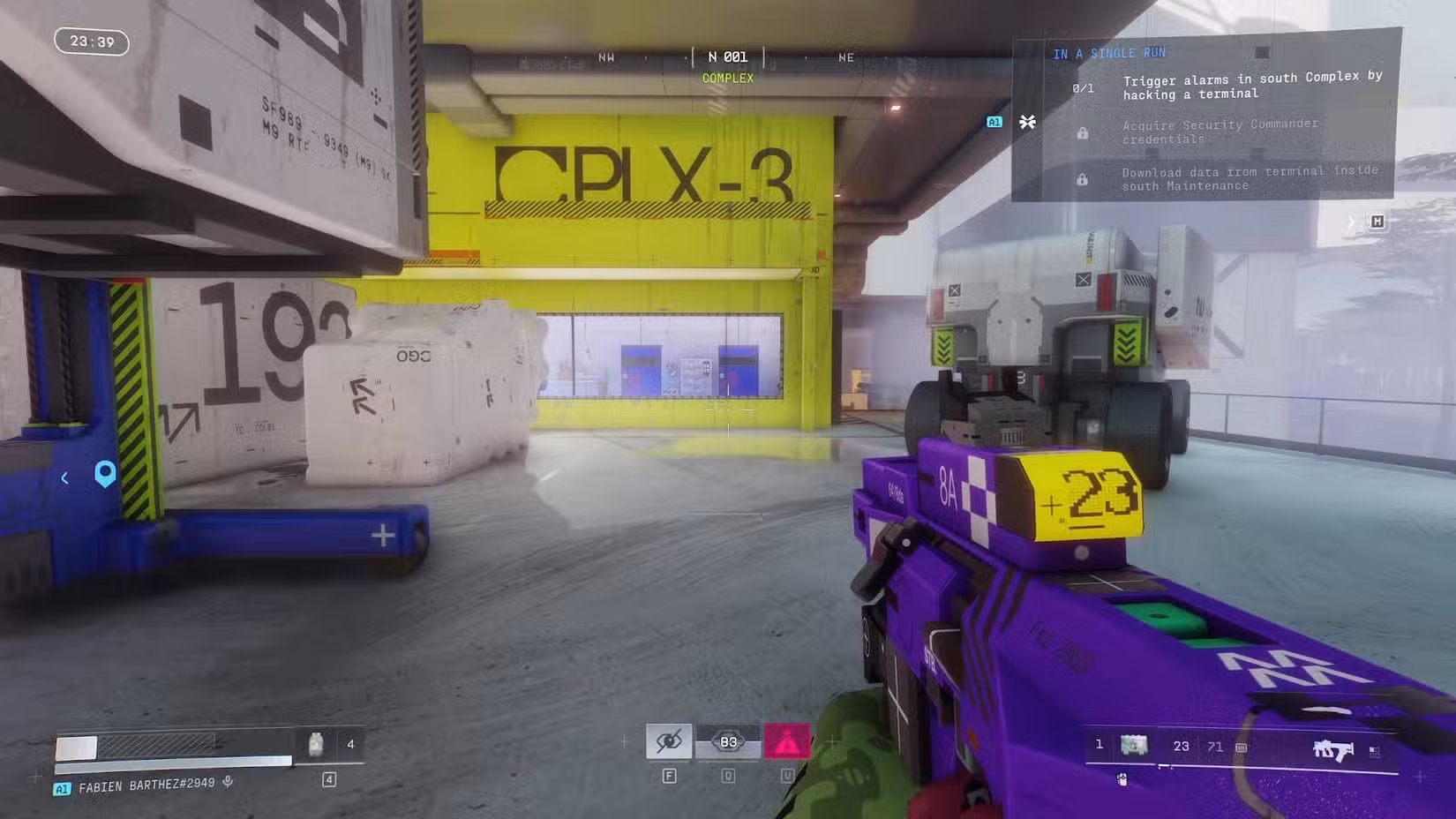Select the locked 'Acquire Security Commander credentials' objective
The height and width of the screenshot is (819, 1456).
(1220, 131)
